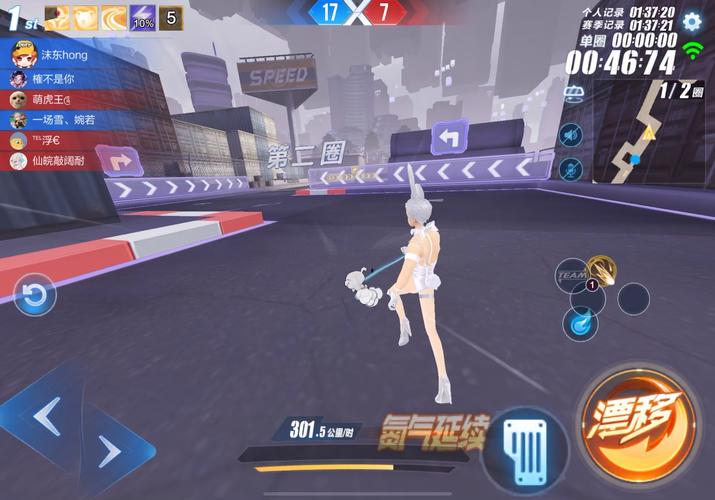Image resolution: width=715 pixels, height=500 pixels.
Task: Steer left with the left arrow
Action: pos(46,411)
